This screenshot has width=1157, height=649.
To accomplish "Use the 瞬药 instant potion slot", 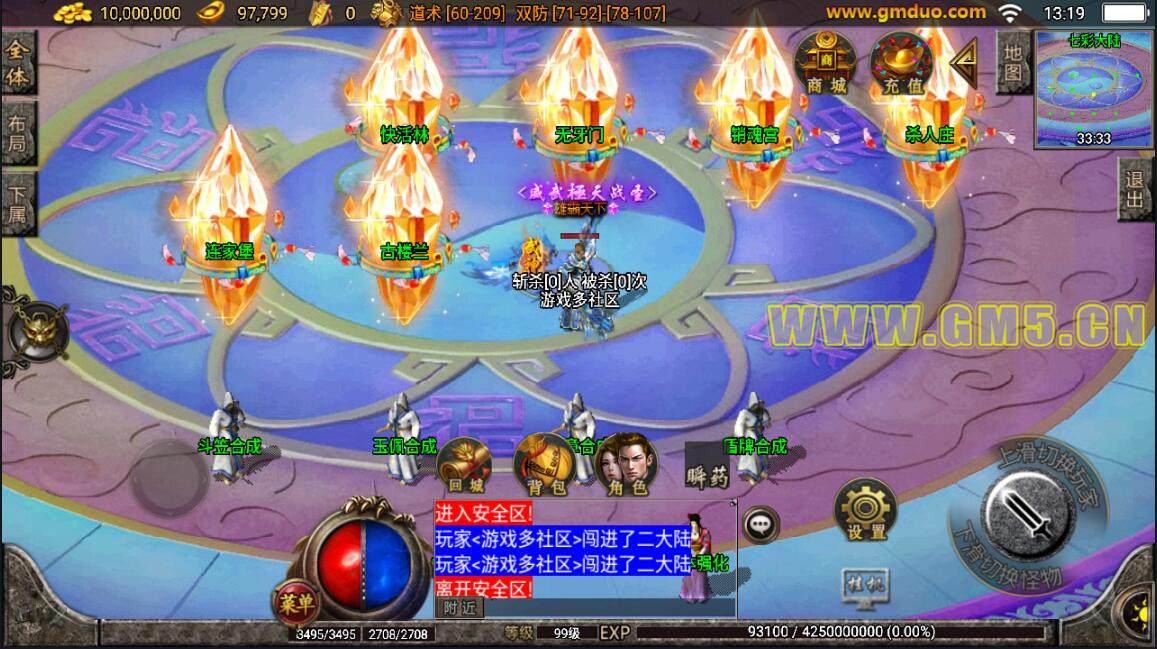I will [x=708, y=467].
